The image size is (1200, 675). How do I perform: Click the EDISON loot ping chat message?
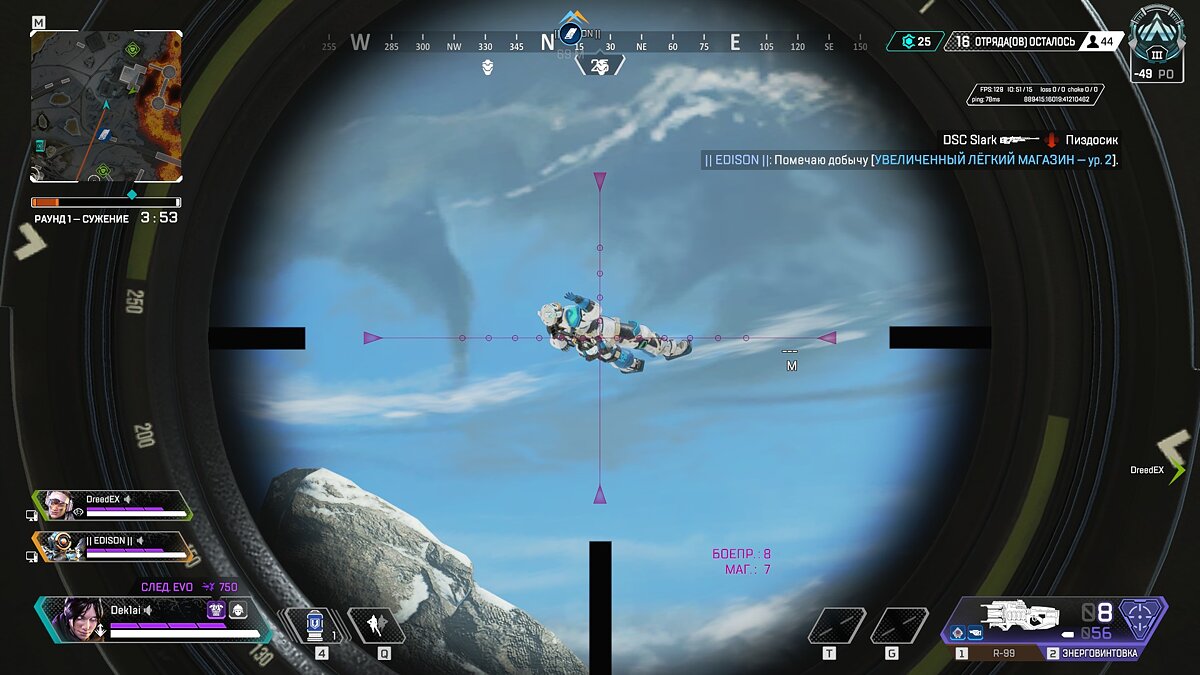pyautogui.click(x=911, y=160)
